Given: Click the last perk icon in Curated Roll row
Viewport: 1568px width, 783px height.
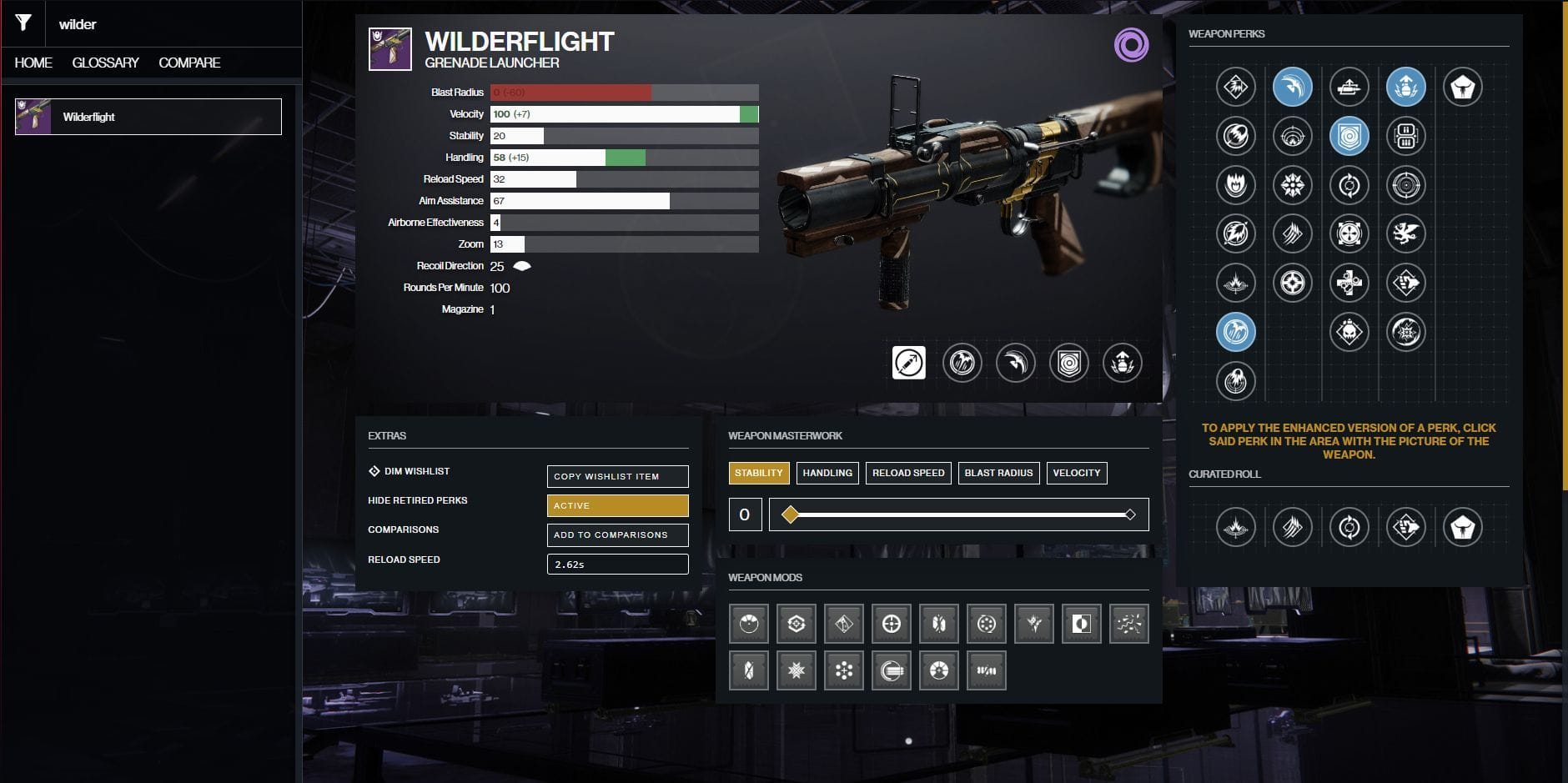Looking at the screenshot, I should (x=1465, y=527).
